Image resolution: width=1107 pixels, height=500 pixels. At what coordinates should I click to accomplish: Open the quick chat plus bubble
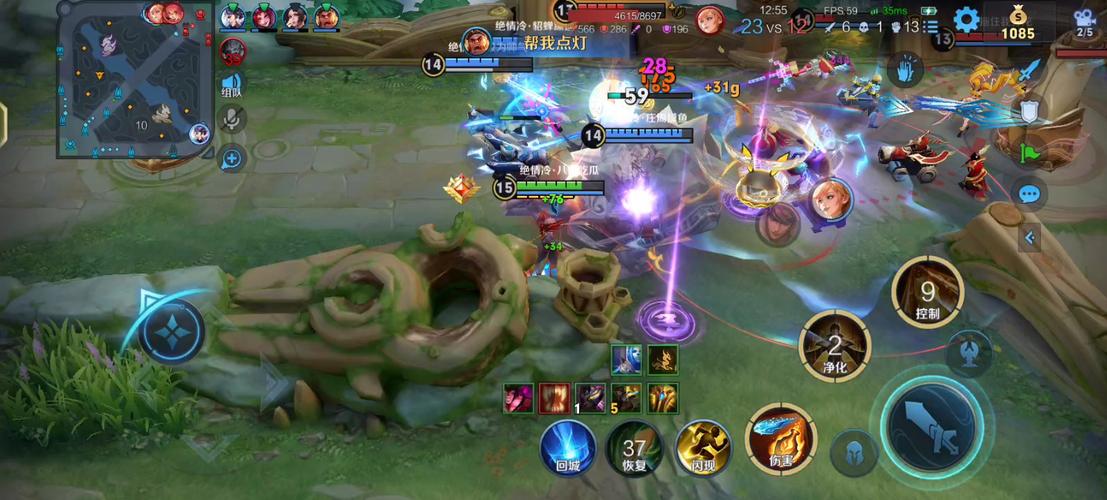click(232, 157)
